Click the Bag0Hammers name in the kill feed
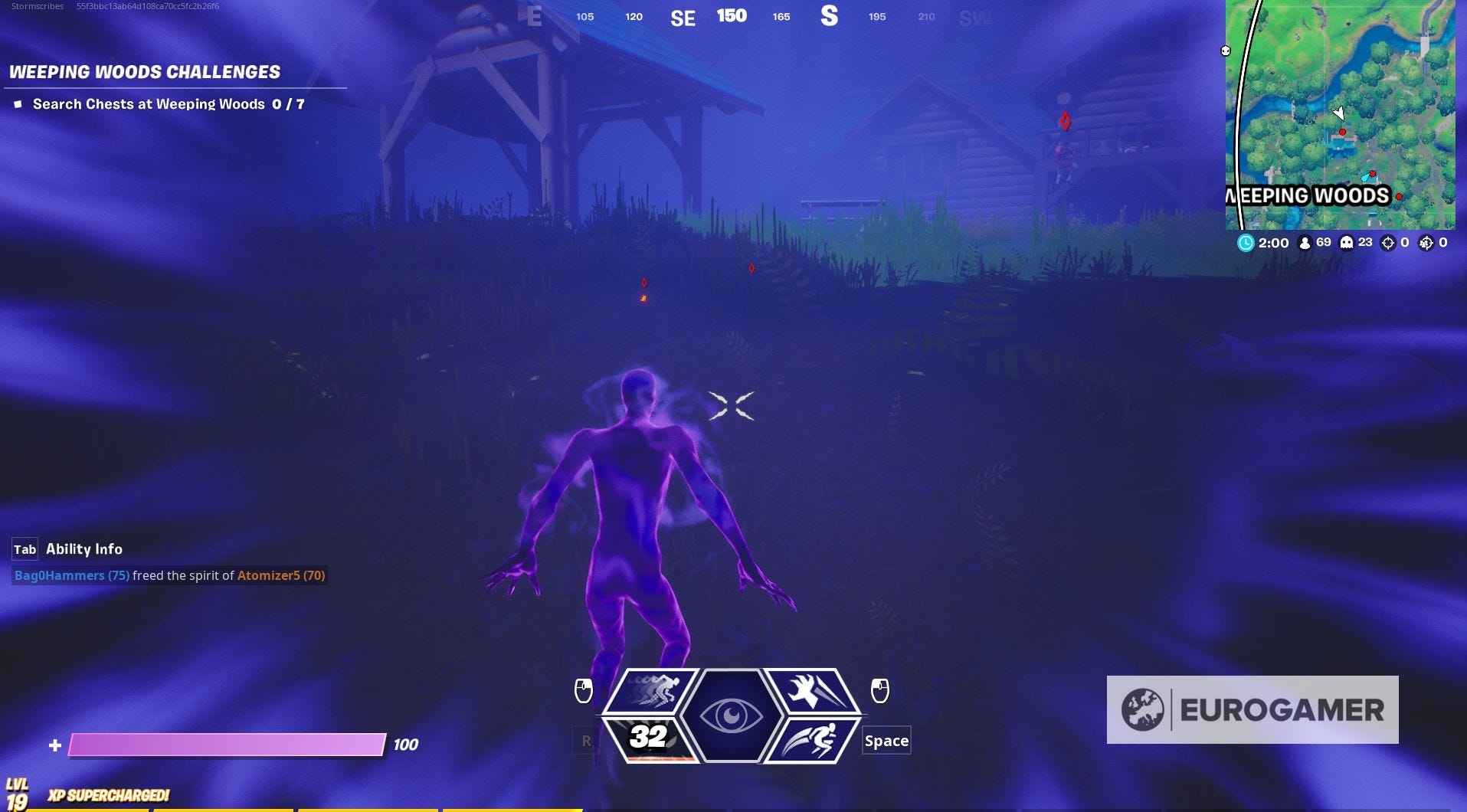The image size is (1467, 812). pyautogui.click(x=60, y=575)
